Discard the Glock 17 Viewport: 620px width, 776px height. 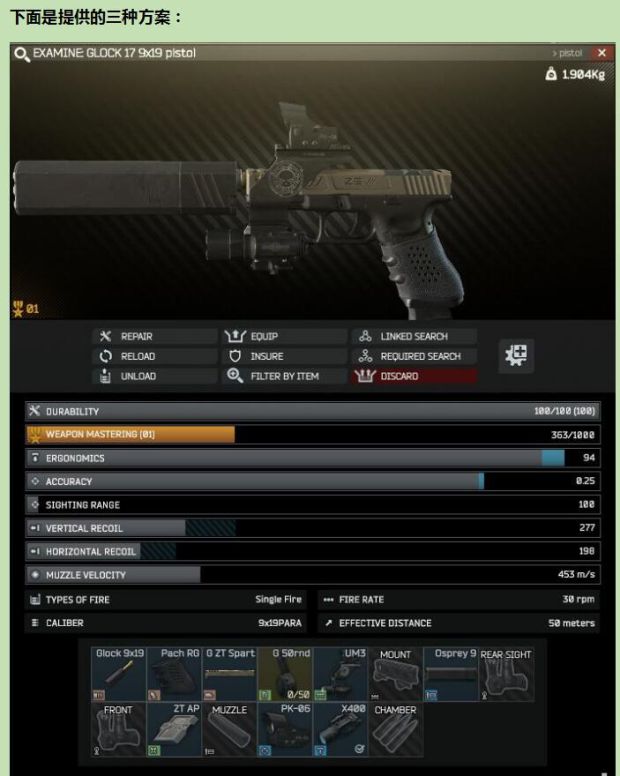[x=413, y=376]
